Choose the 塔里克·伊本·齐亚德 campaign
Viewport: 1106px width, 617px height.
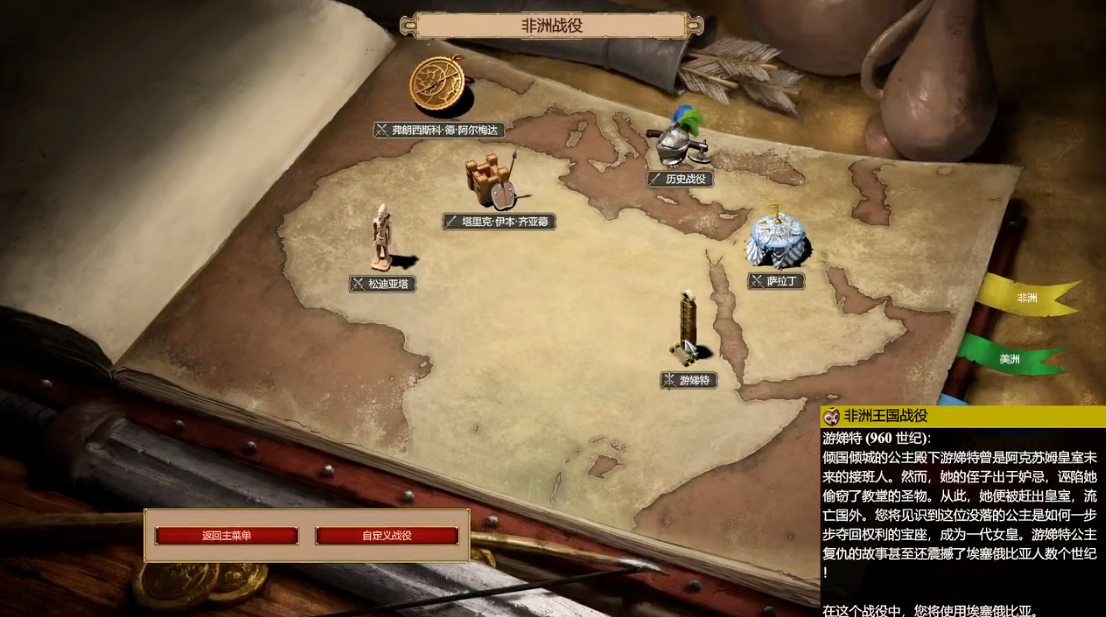pyautogui.click(x=499, y=221)
